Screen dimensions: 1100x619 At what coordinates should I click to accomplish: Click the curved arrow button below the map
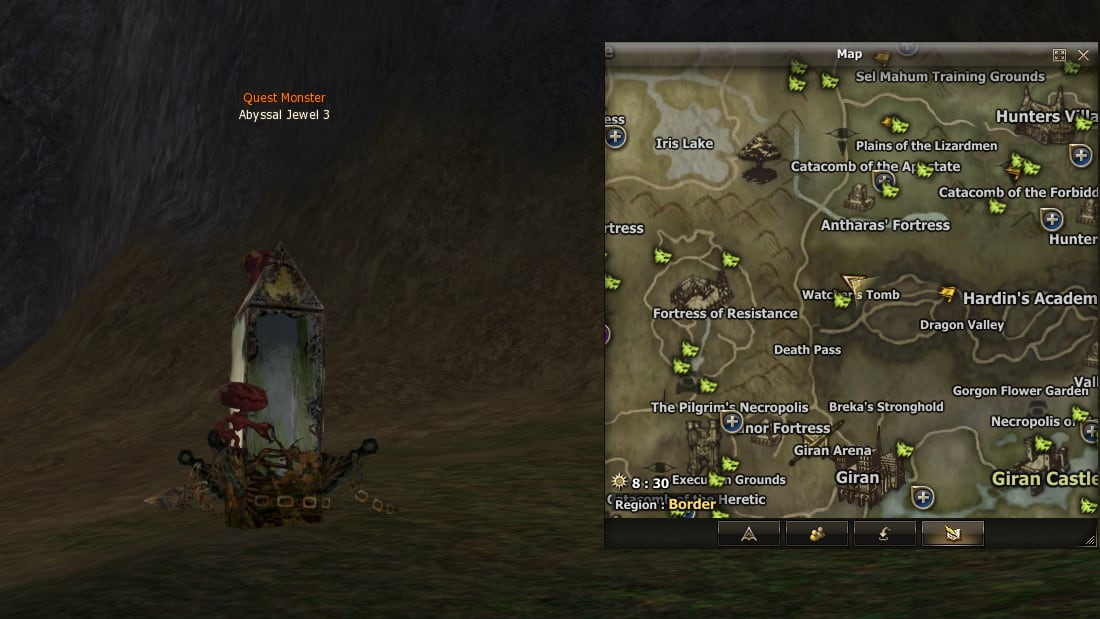885,534
